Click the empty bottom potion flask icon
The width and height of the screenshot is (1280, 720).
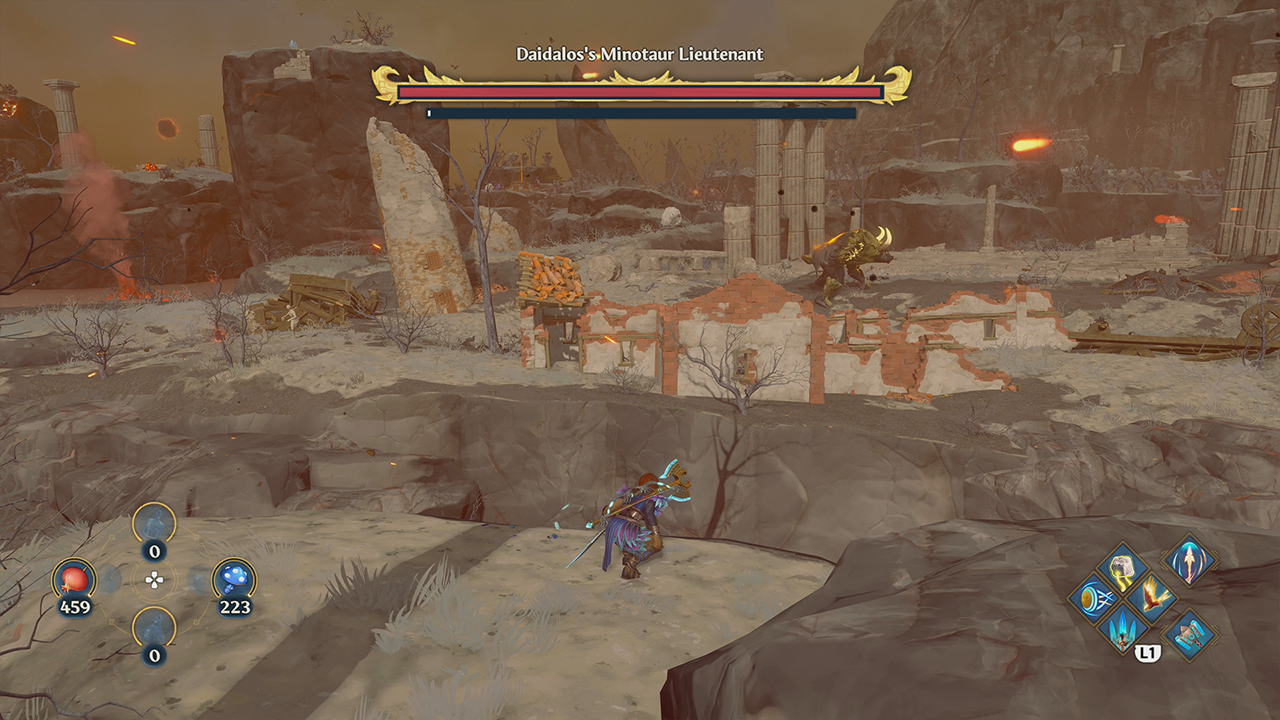pyautogui.click(x=153, y=627)
